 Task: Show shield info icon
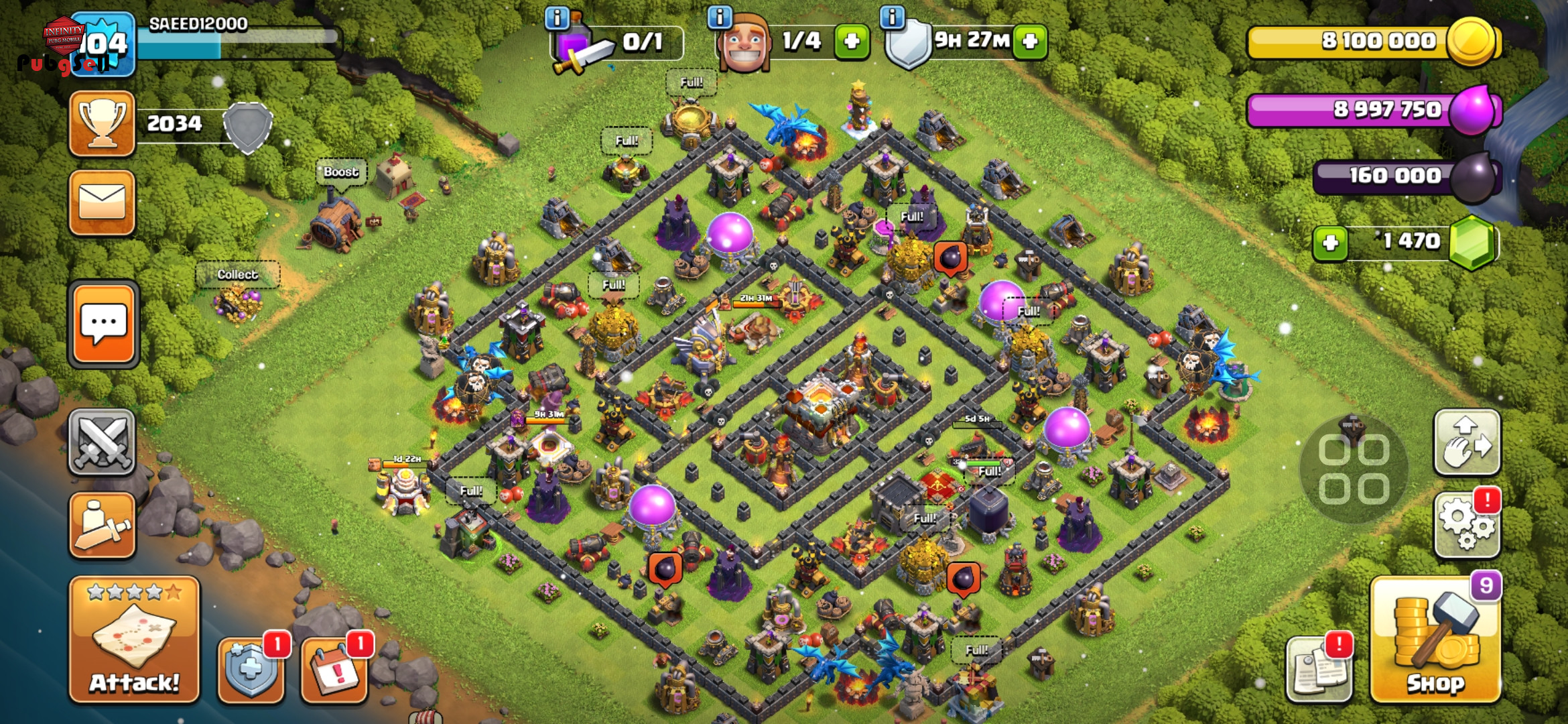coord(892,17)
